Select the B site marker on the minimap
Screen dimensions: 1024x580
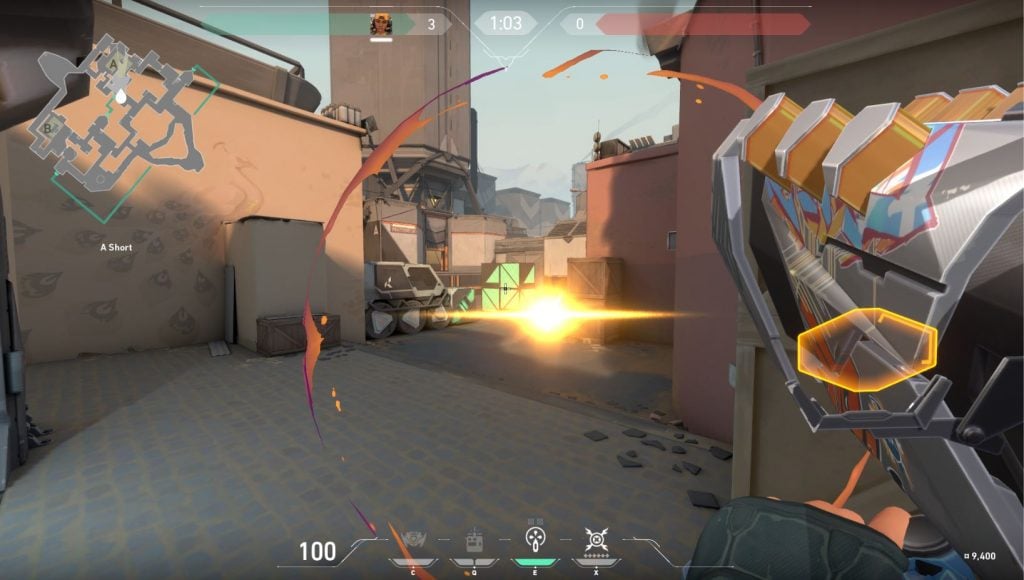(x=47, y=128)
